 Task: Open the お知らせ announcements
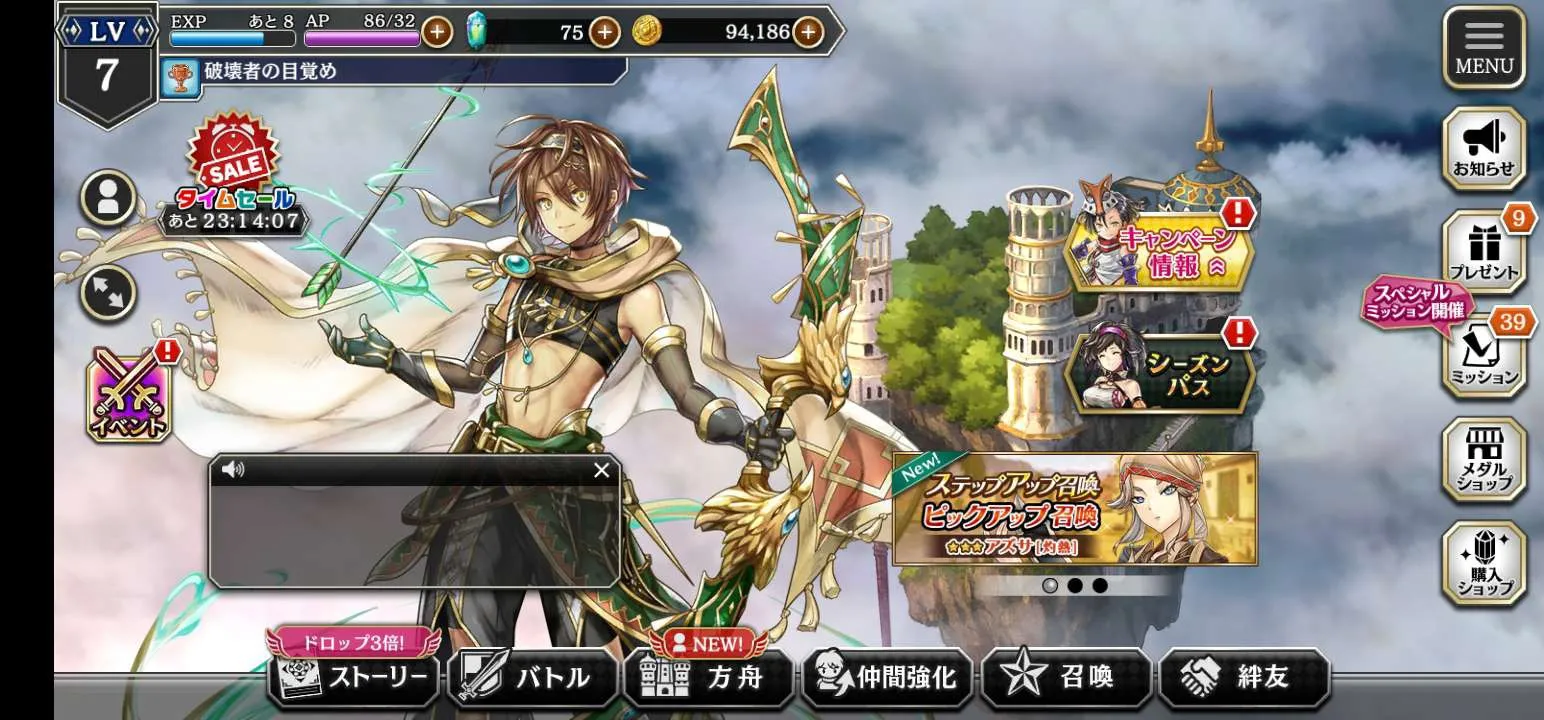(x=1484, y=149)
